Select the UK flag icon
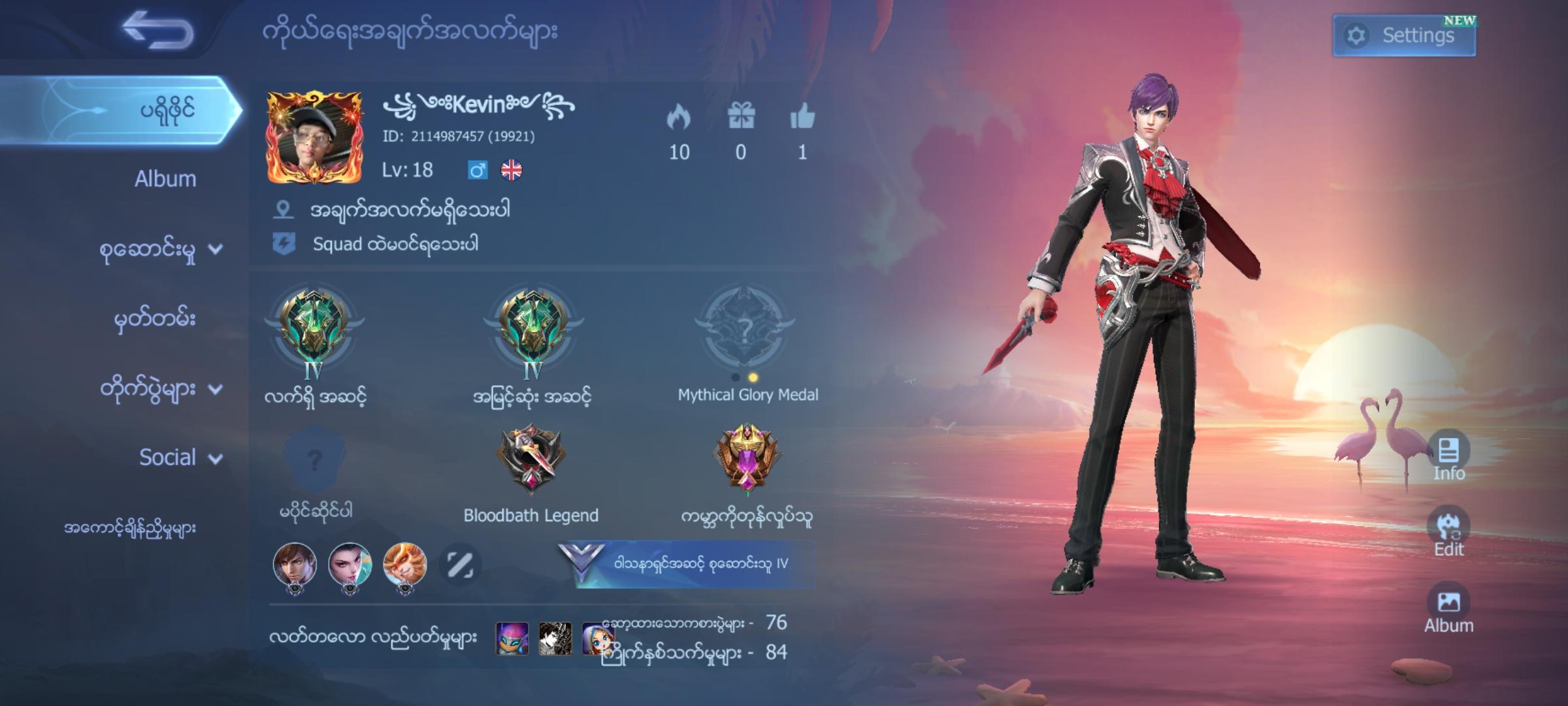Screen dimensions: 1568x706 coord(511,169)
